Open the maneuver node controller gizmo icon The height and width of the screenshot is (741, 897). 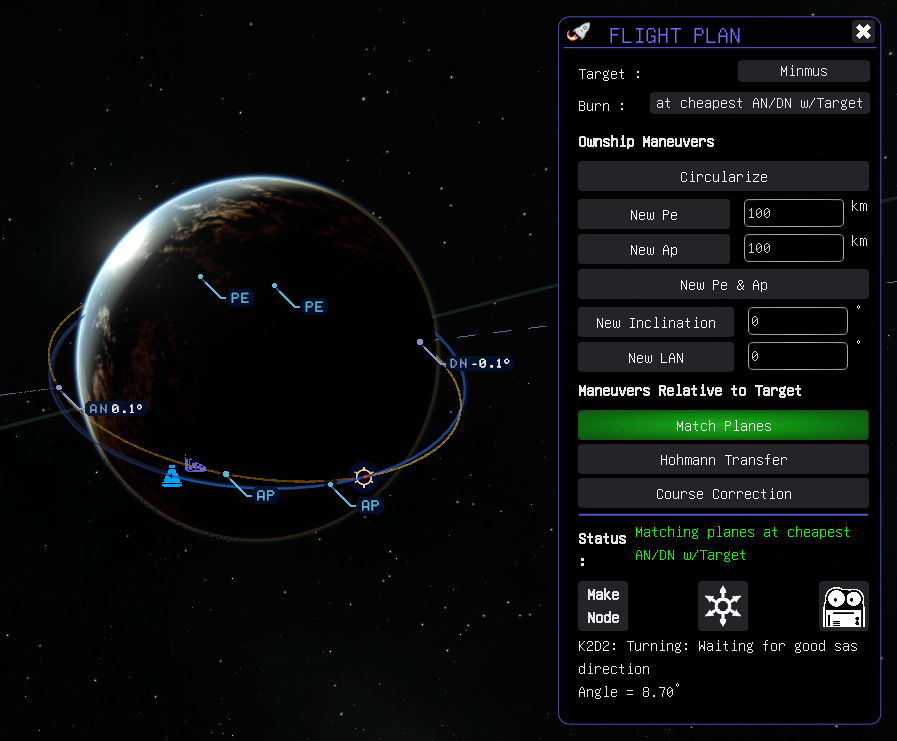pyautogui.click(x=722, y=606)
